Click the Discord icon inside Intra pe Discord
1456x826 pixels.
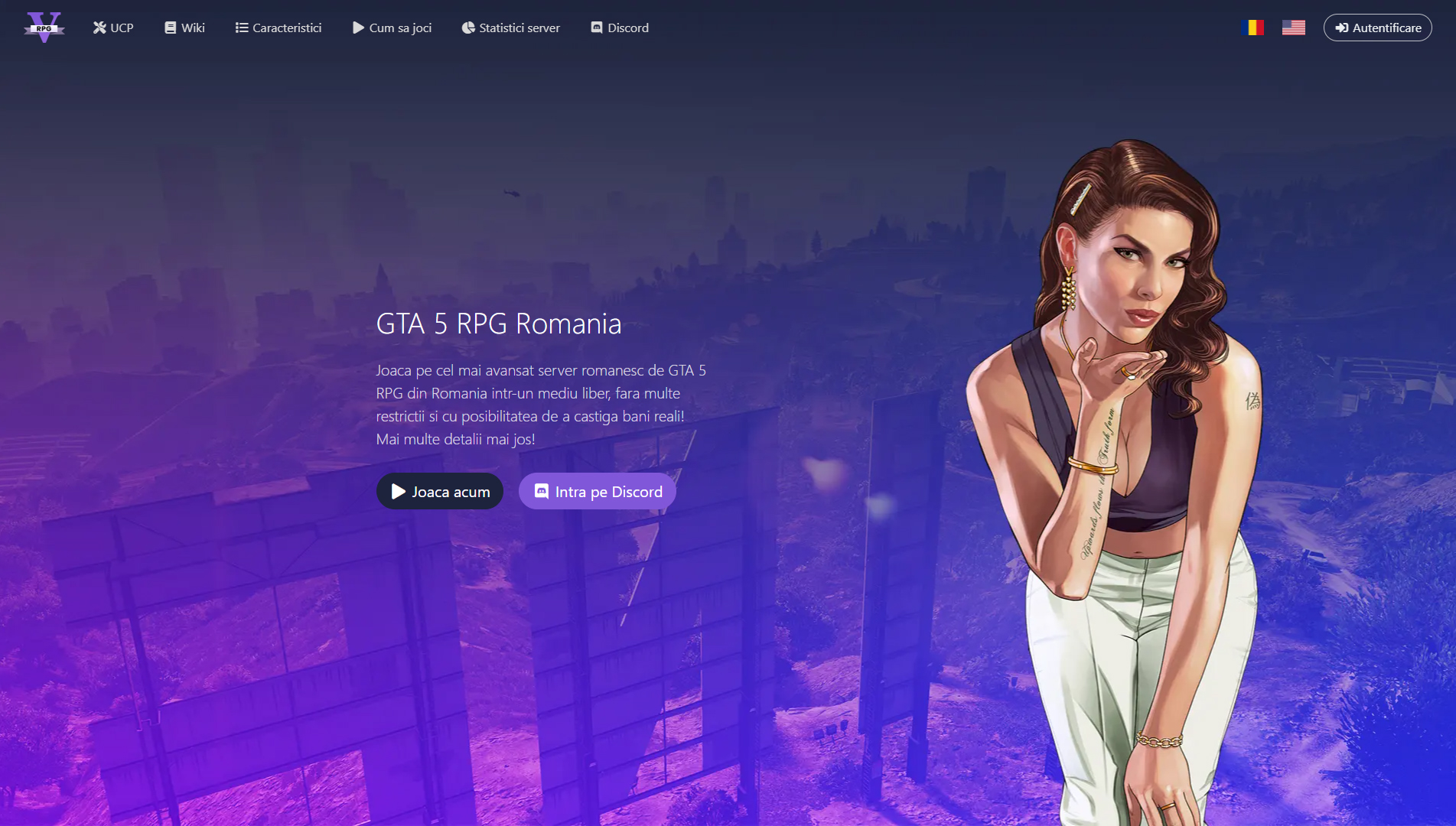click(x=542, y=491)
